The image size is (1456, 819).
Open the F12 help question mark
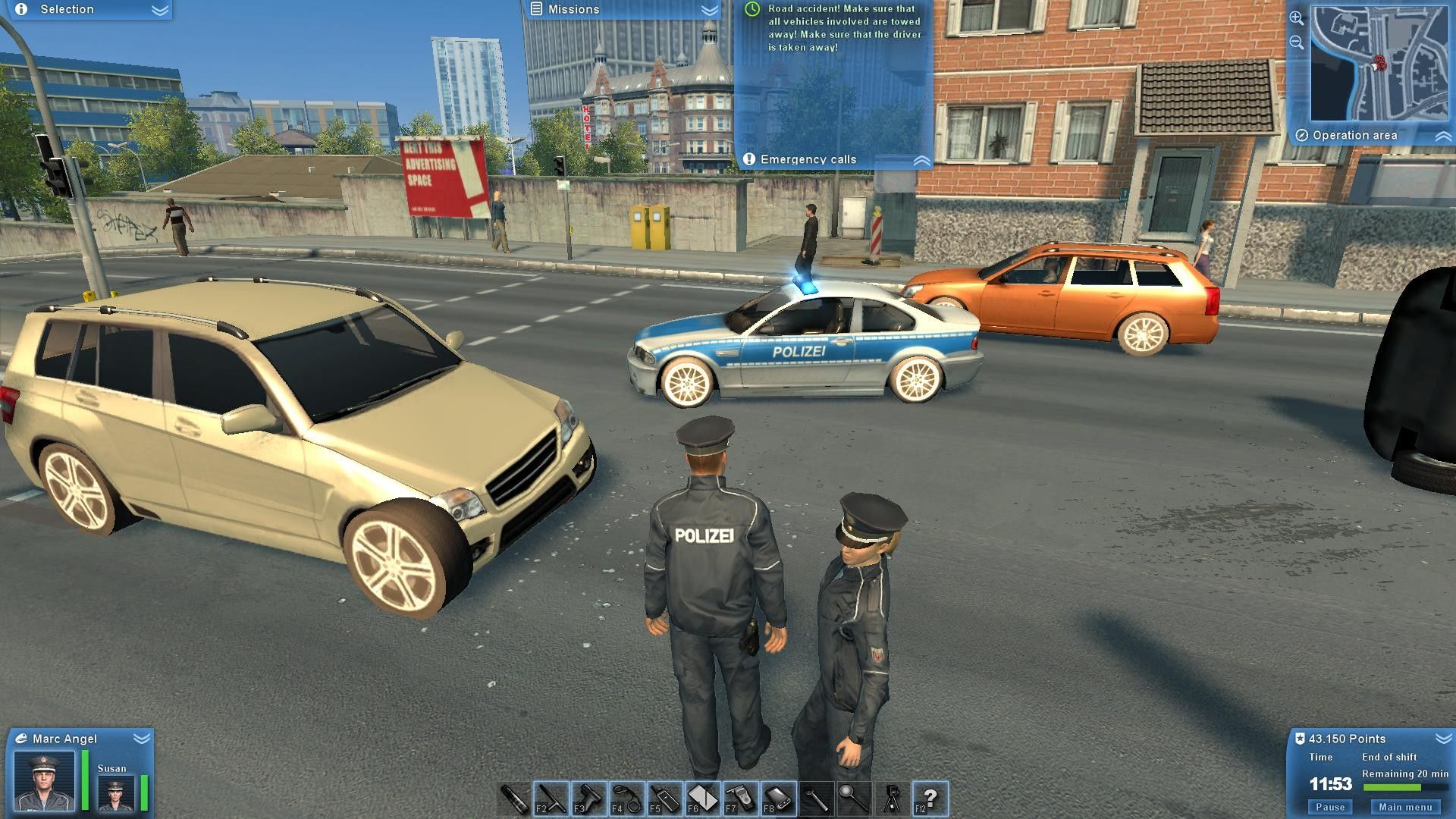930,799
